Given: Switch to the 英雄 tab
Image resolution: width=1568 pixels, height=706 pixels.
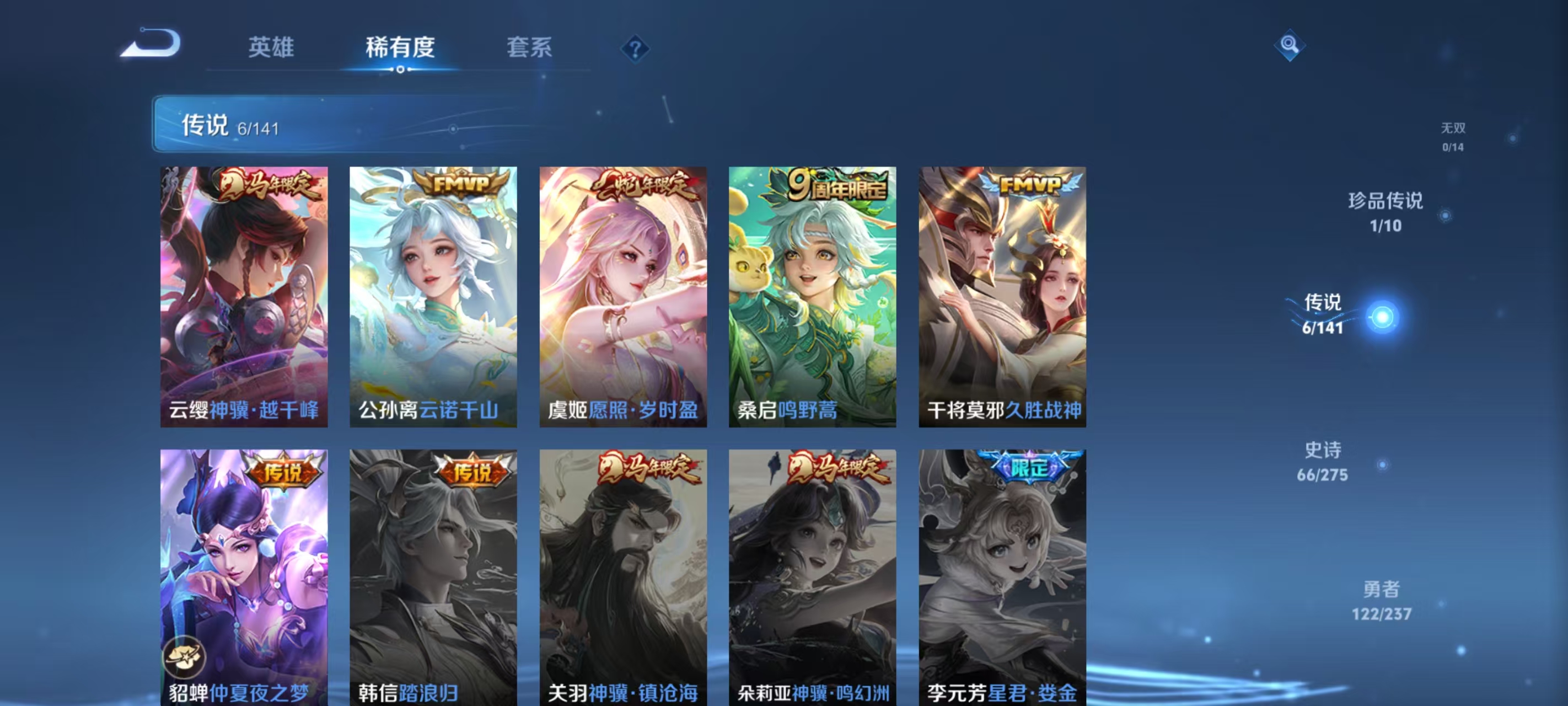Looking at the screenshot, I should pyautogui.click(x=270, y=48).
